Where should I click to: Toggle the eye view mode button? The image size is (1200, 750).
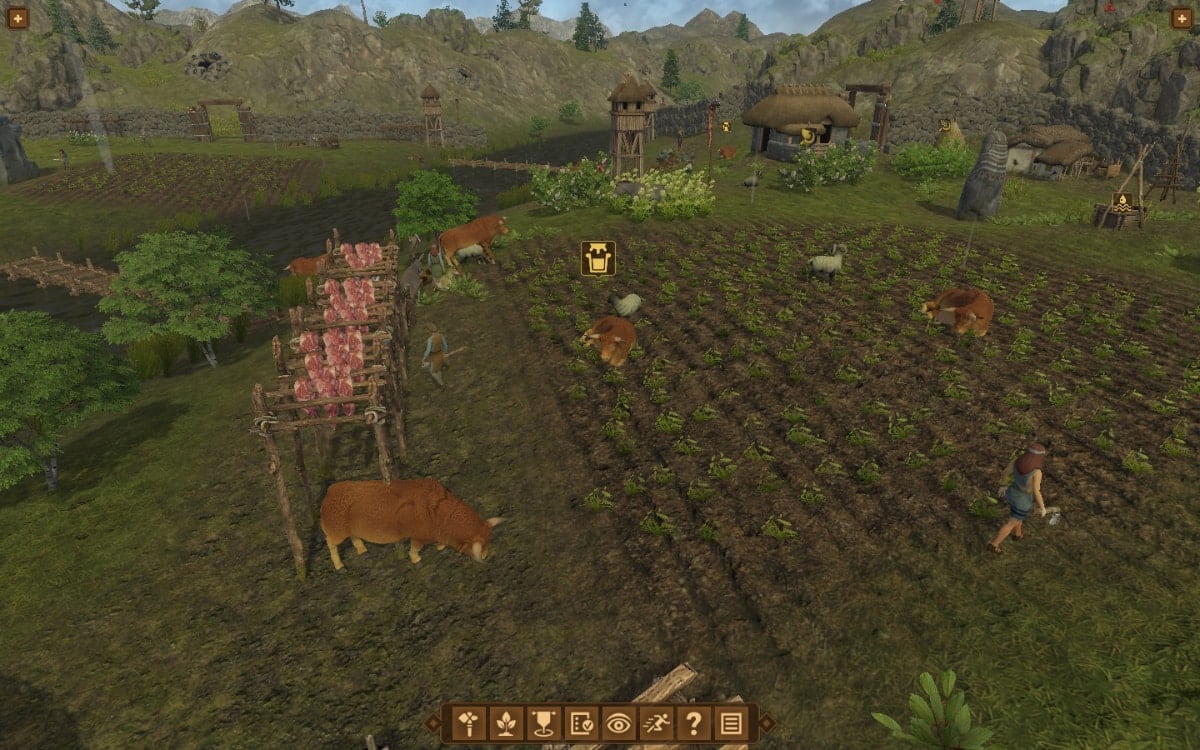coord(618,723)
